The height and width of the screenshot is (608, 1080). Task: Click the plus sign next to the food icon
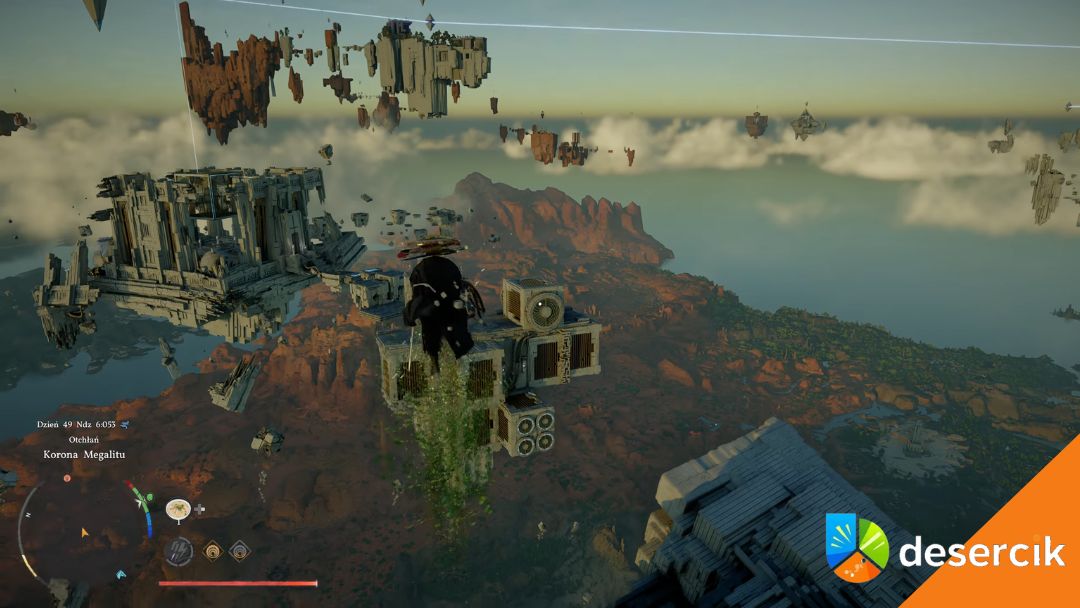tap(200, 509)
